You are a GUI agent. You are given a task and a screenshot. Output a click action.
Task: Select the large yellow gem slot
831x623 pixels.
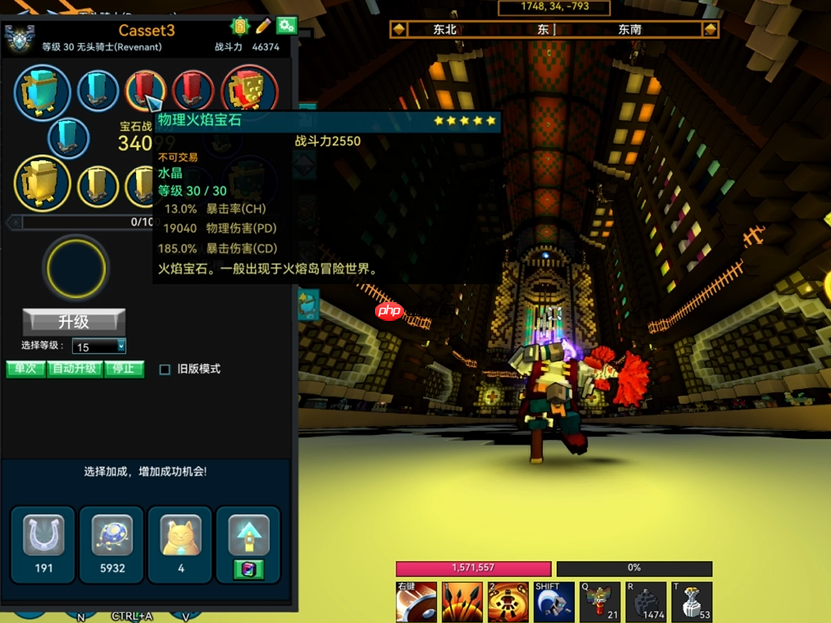(x=42, y=183)
